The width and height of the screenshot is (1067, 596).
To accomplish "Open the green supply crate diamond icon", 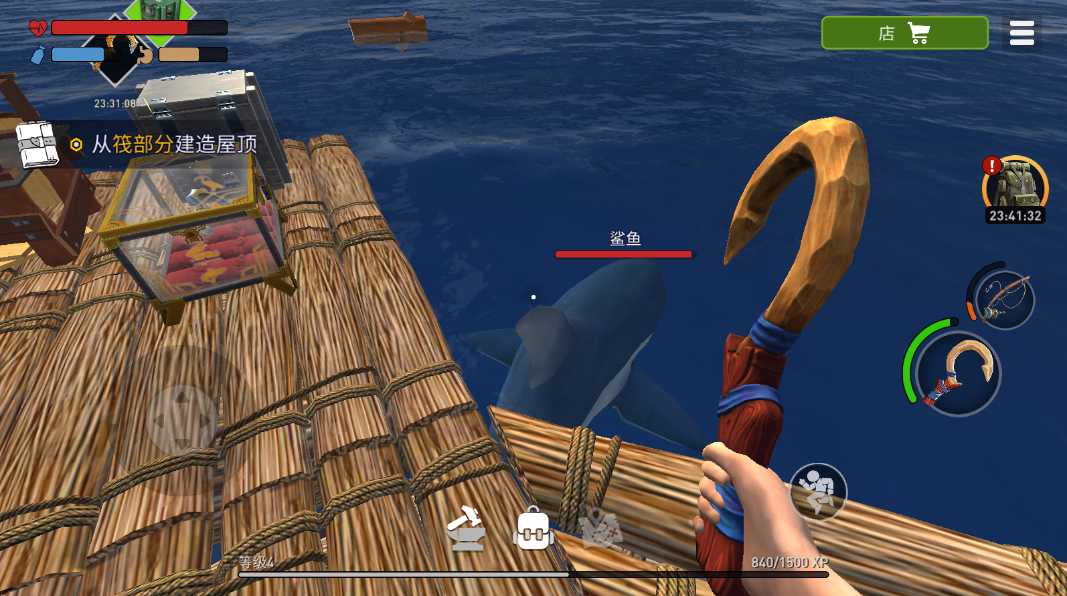I will coord(160,10).
